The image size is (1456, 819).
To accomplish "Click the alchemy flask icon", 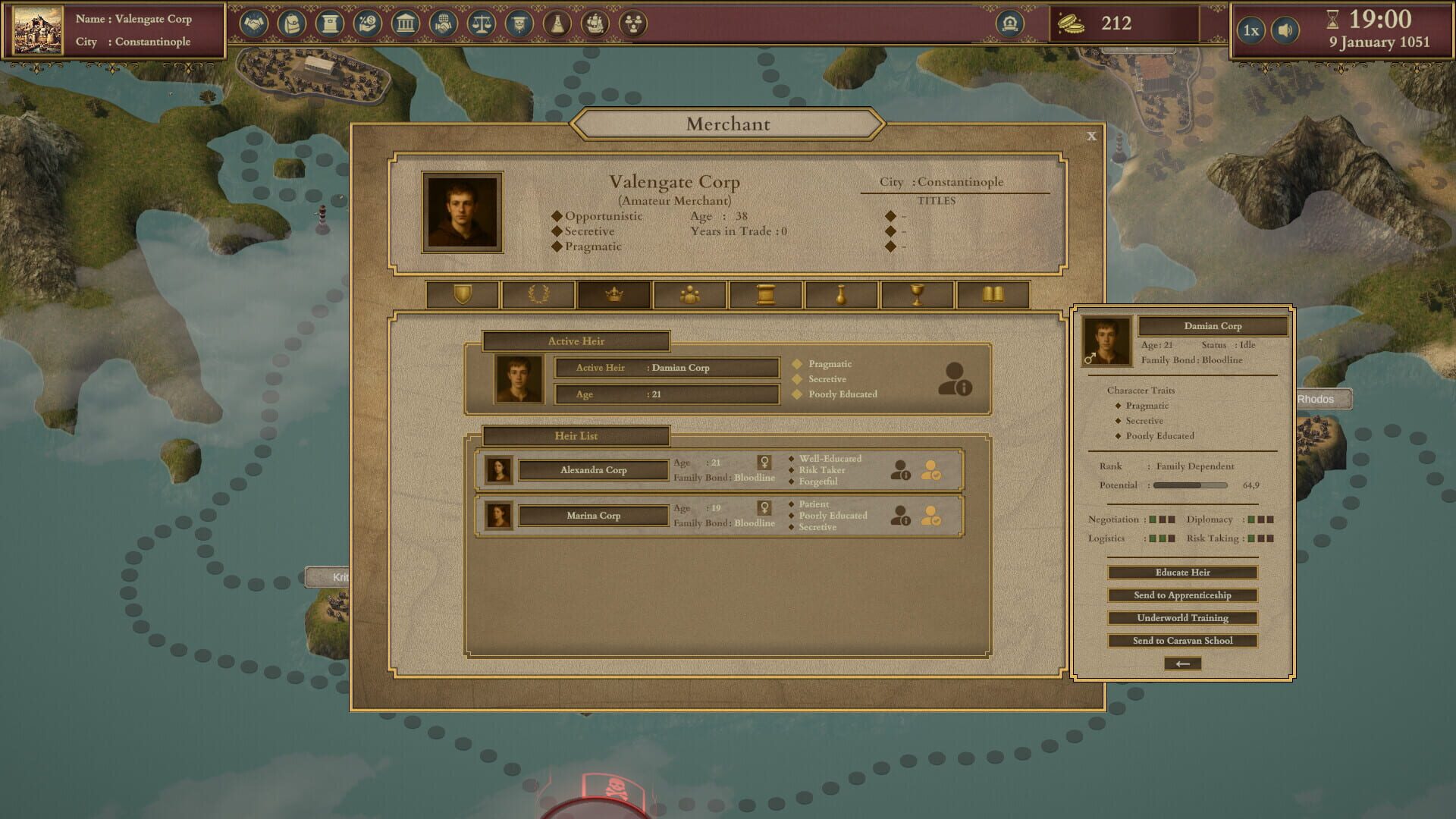I will click(557, 24).
